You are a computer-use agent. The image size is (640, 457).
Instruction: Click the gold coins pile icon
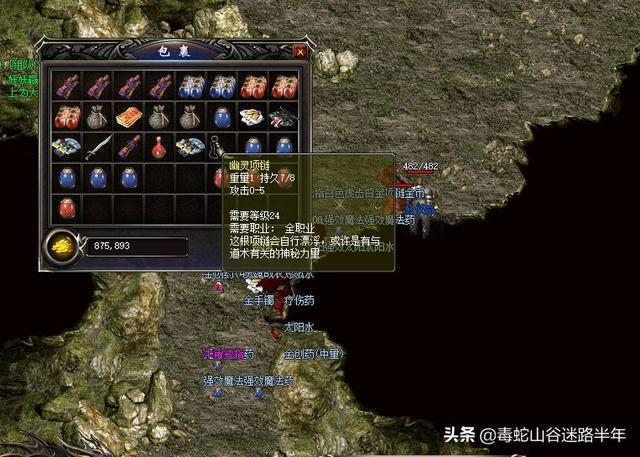[x=62, y=244]
